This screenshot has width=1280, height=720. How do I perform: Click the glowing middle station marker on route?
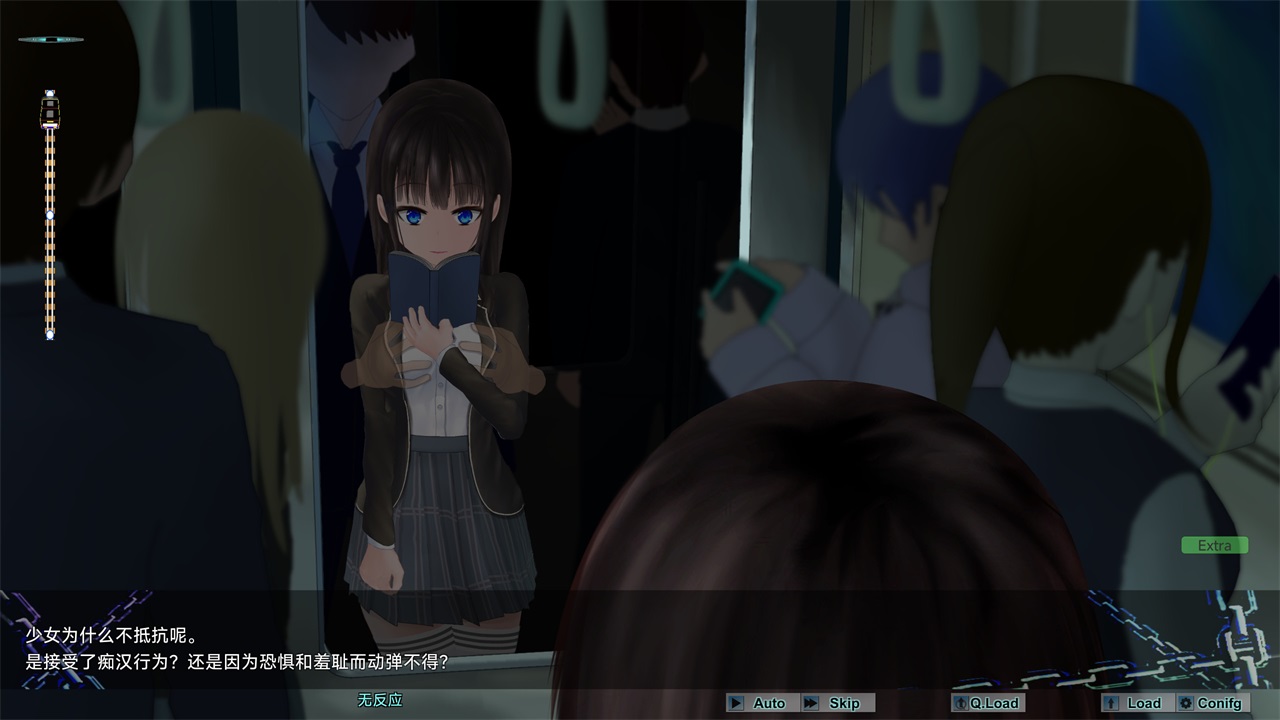(48, 213)
